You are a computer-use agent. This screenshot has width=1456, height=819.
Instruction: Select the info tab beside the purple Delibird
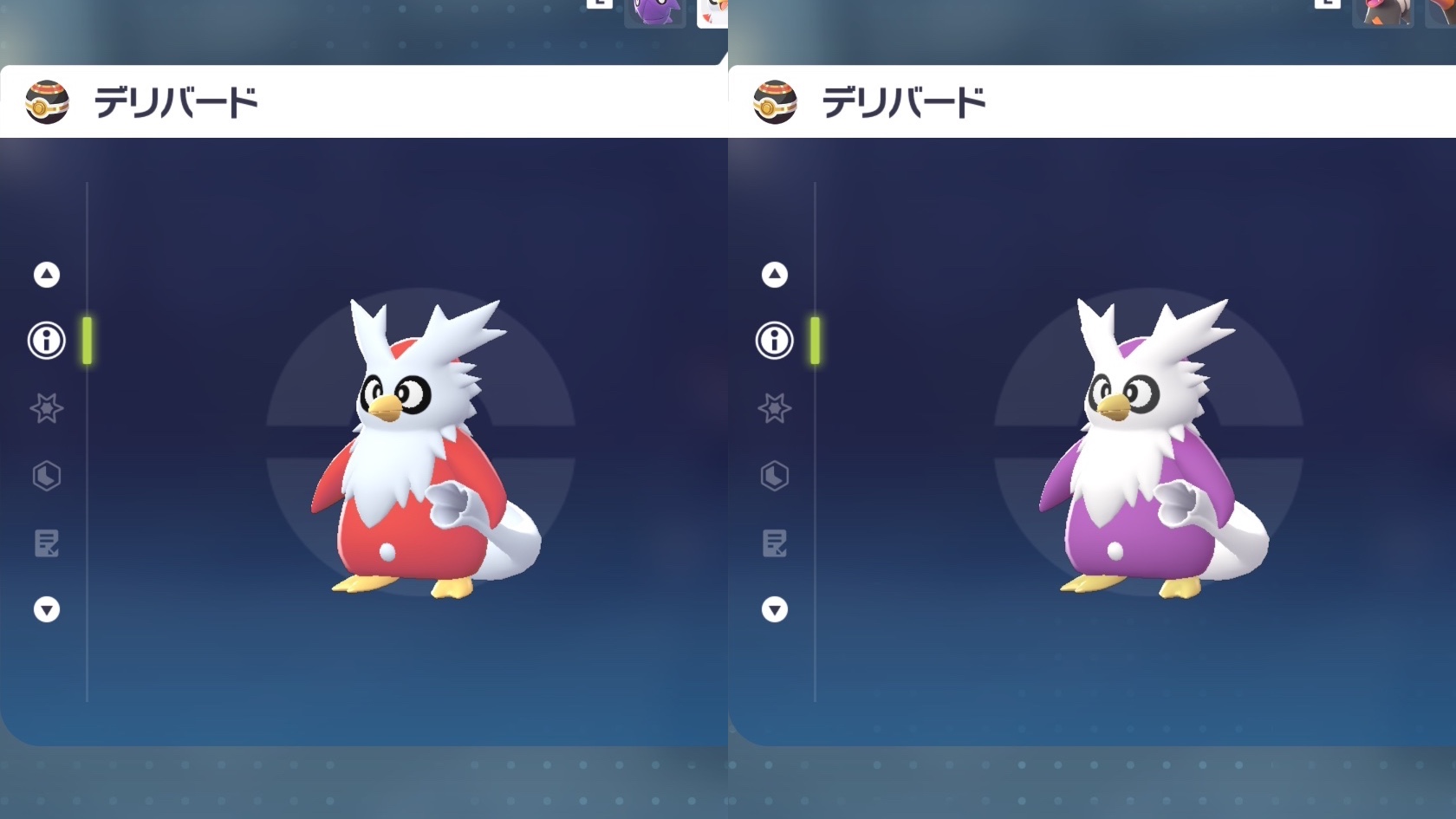775,341
